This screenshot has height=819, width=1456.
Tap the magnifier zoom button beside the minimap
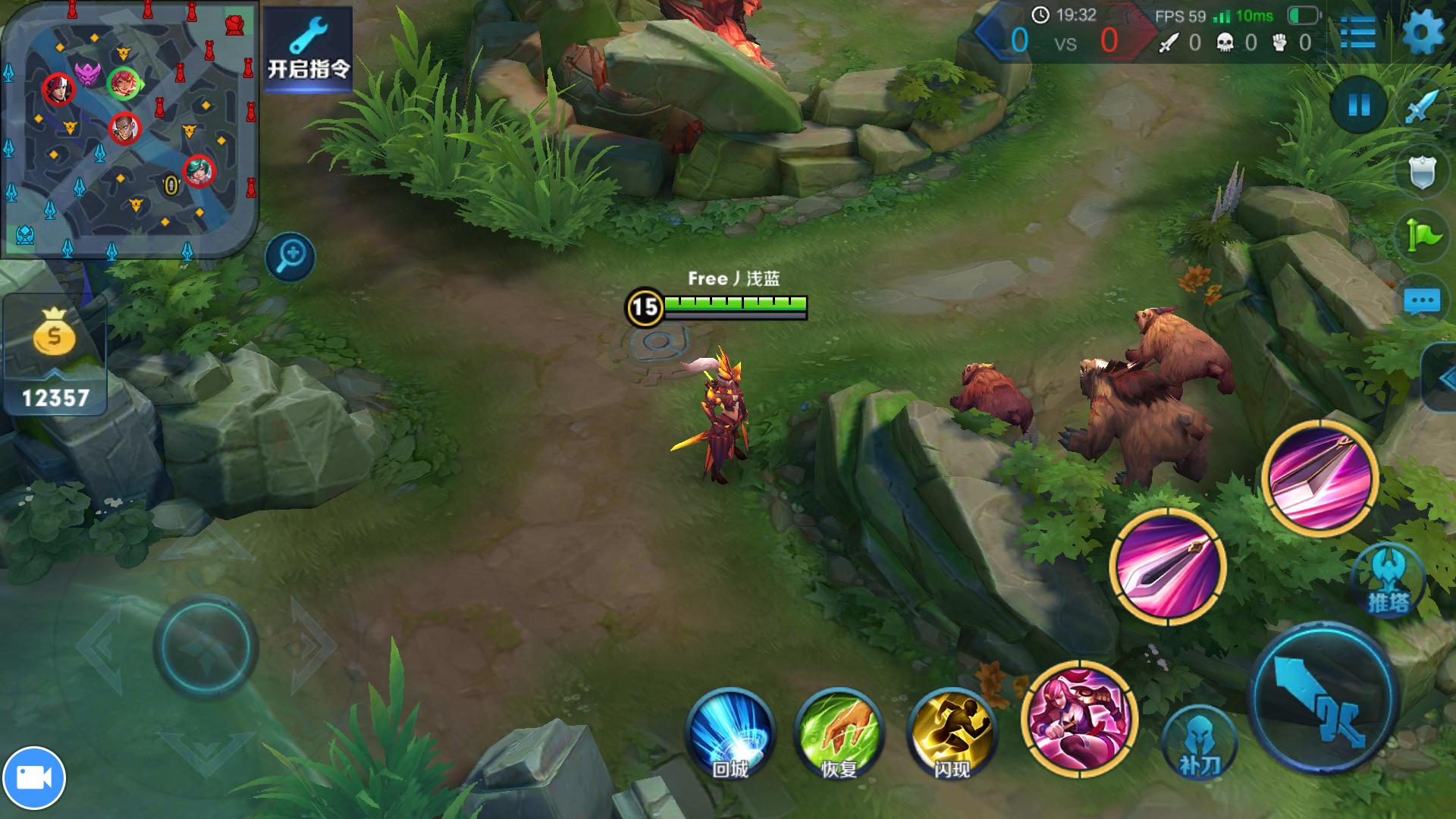[290, 256]
